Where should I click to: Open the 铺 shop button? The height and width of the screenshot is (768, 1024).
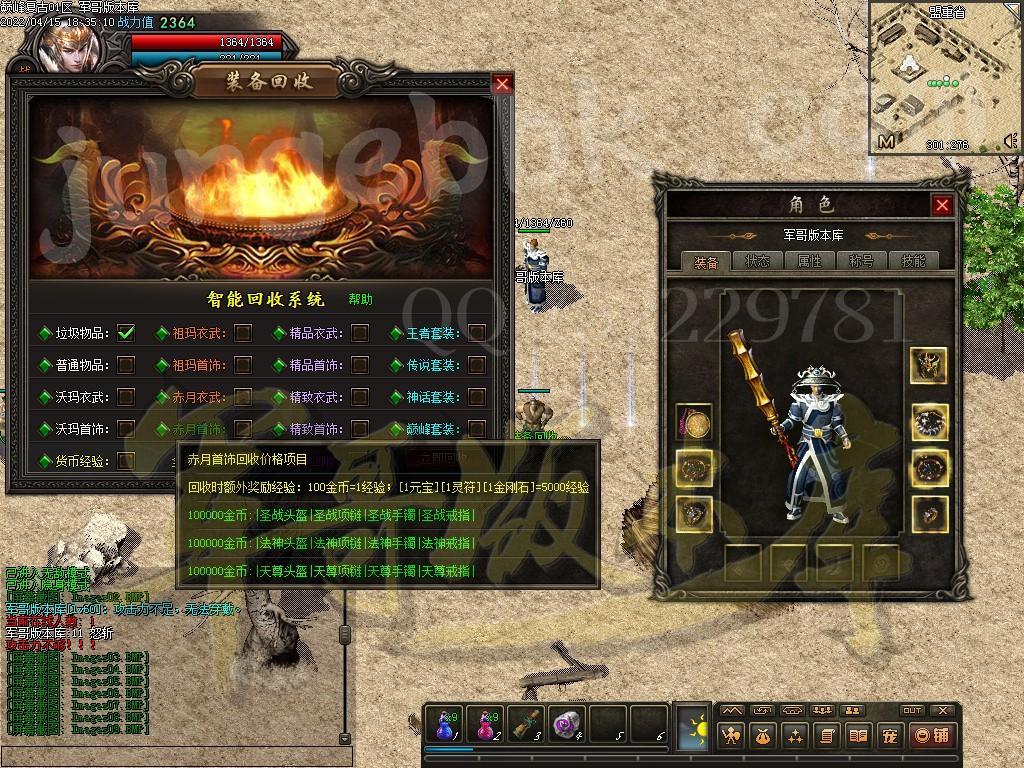click(x=931, y=736)
